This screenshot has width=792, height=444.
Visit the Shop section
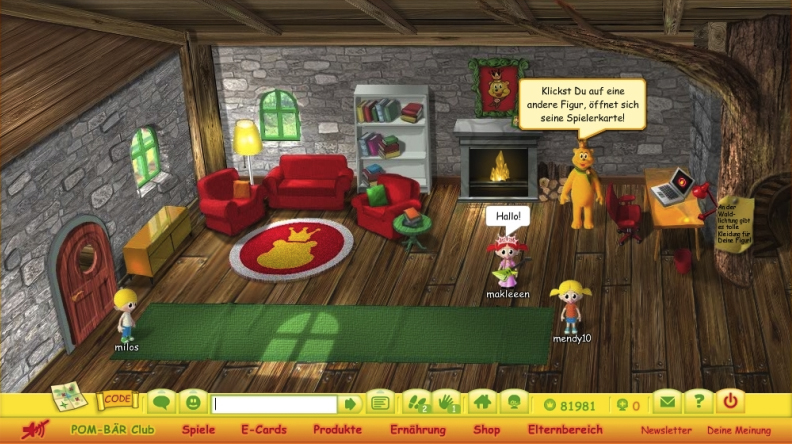[x=486, y=430]
